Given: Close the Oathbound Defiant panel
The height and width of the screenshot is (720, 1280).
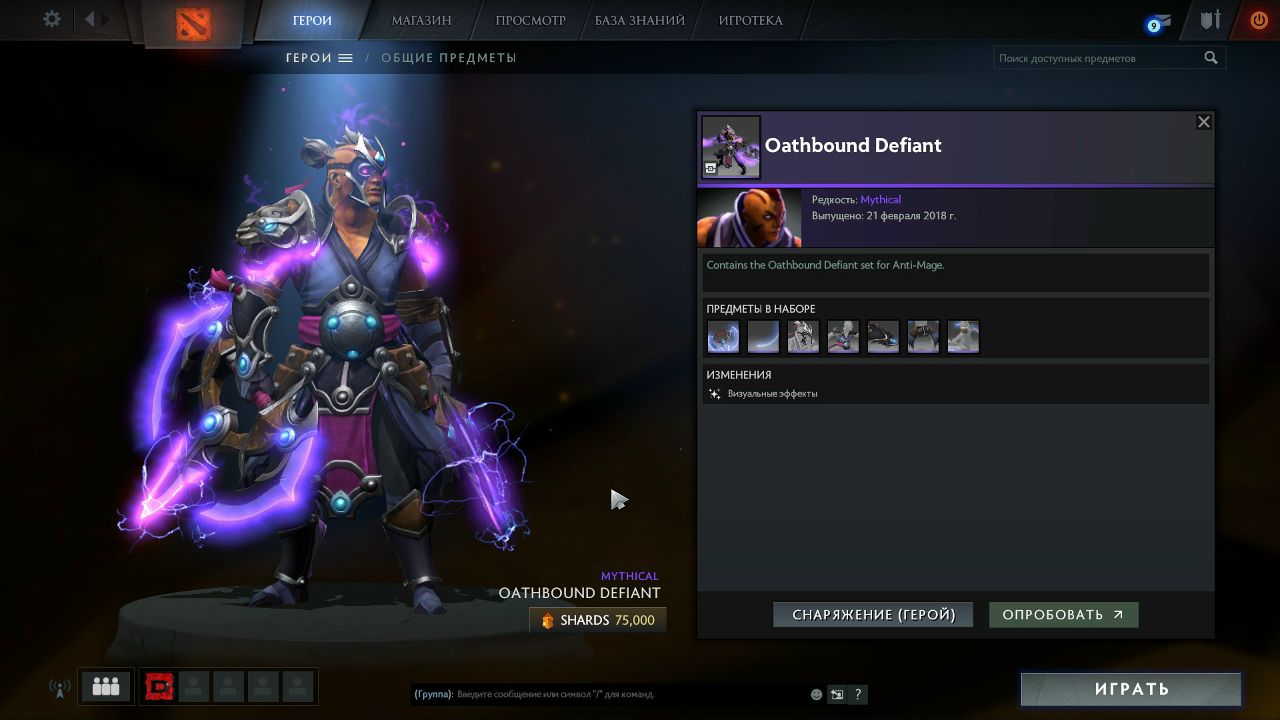Looking at the screenshot, I should 1204,122.
